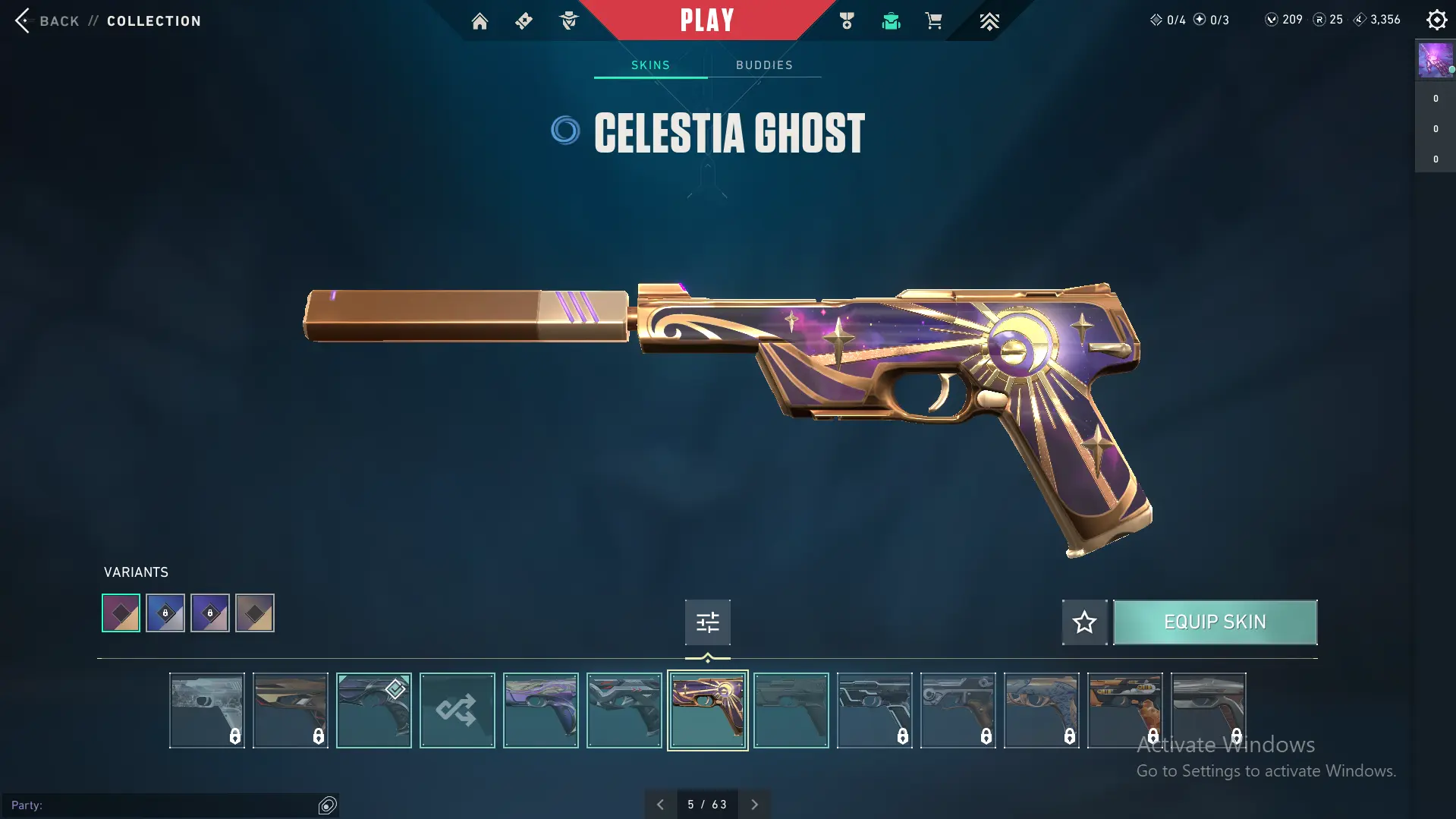1456x819 pixels.
Task: Switch to the Buddies tab
Action: [x=764, y=65]
